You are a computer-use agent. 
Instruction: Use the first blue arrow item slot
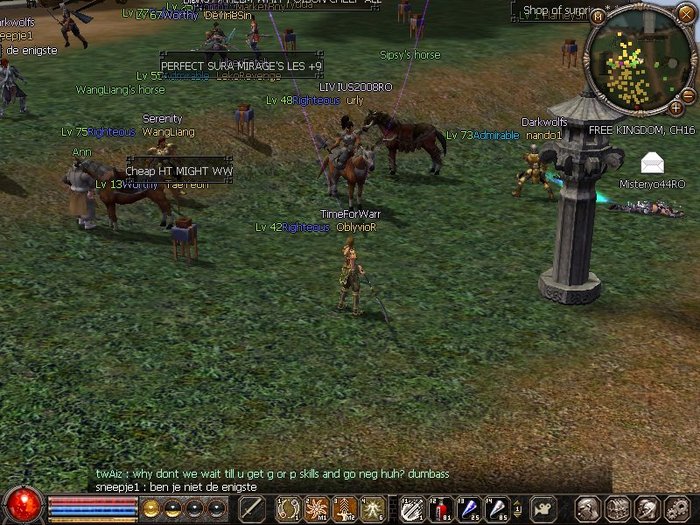tap(467, 508)
